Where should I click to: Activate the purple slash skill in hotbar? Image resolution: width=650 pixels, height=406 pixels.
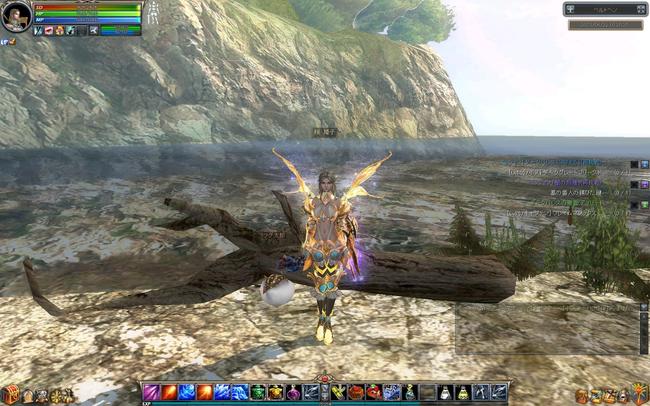(x=151, y=392)
